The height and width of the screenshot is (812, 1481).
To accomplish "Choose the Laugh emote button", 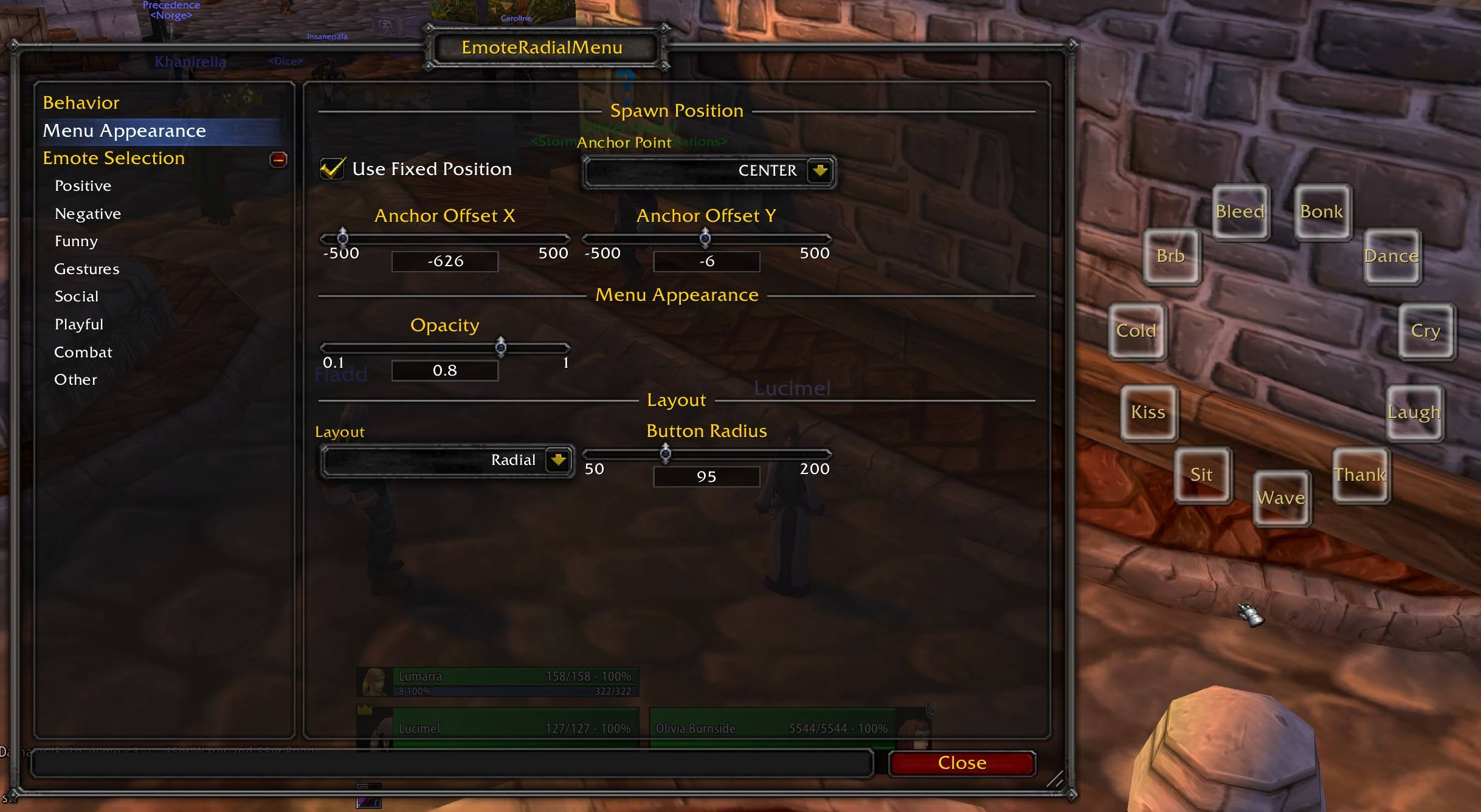I will click(x=1414, y=413).
